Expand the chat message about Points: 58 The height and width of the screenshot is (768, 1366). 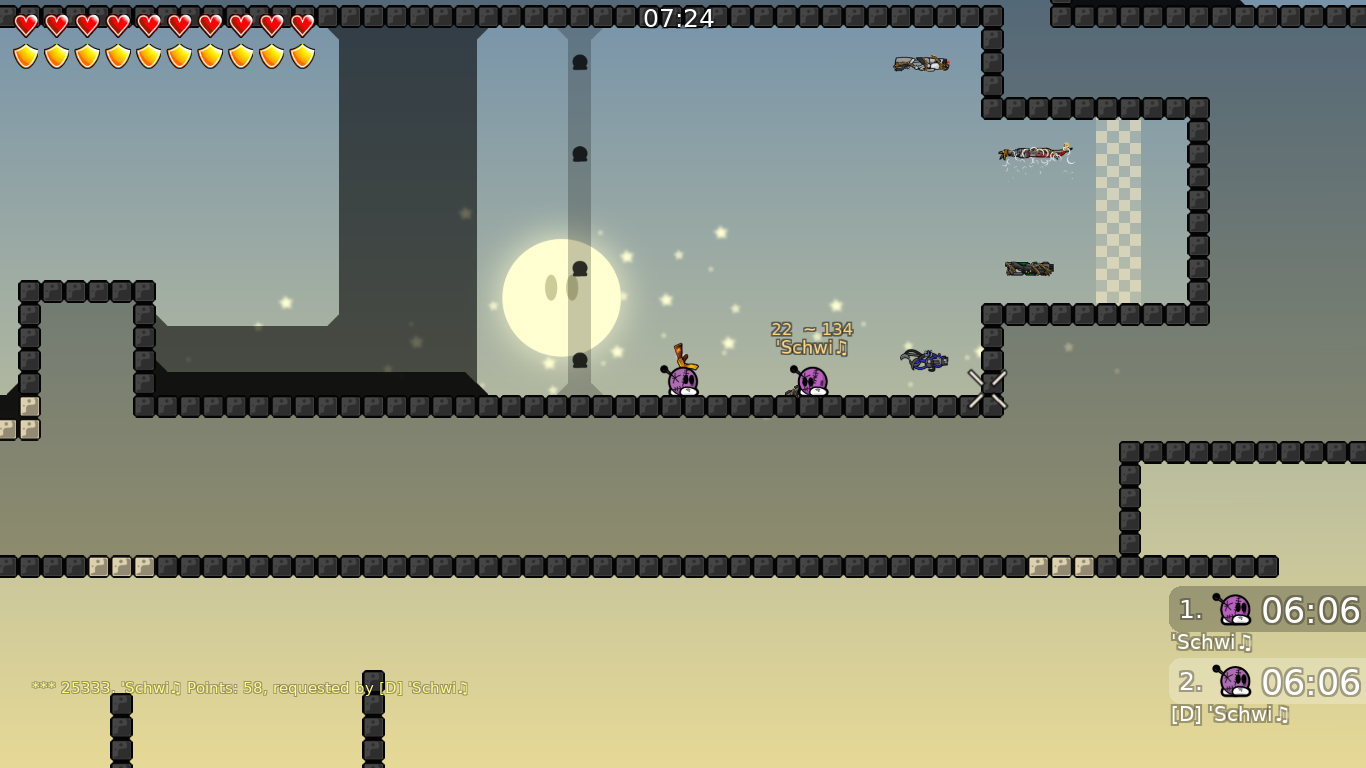(x=250, y=687)
